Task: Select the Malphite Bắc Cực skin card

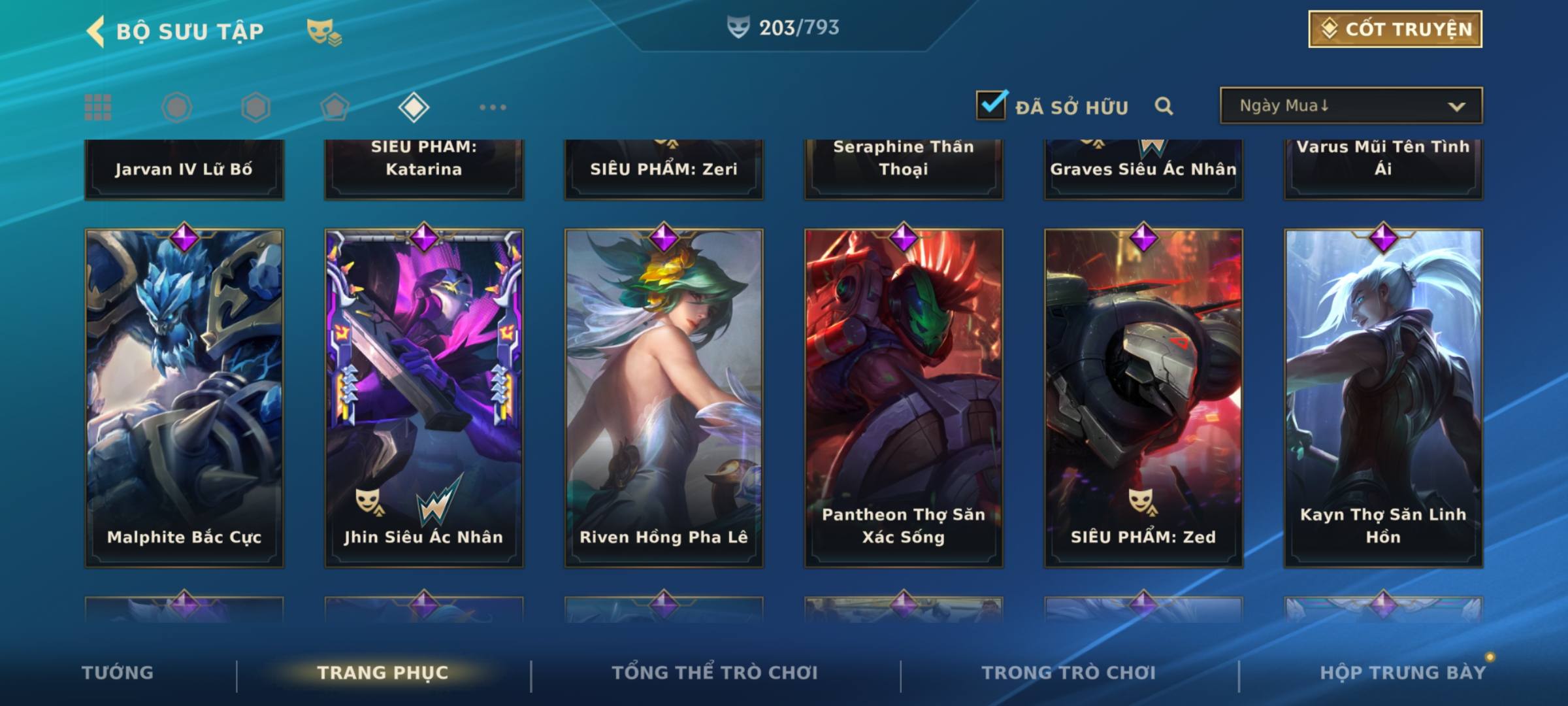Action: [184, 397]
